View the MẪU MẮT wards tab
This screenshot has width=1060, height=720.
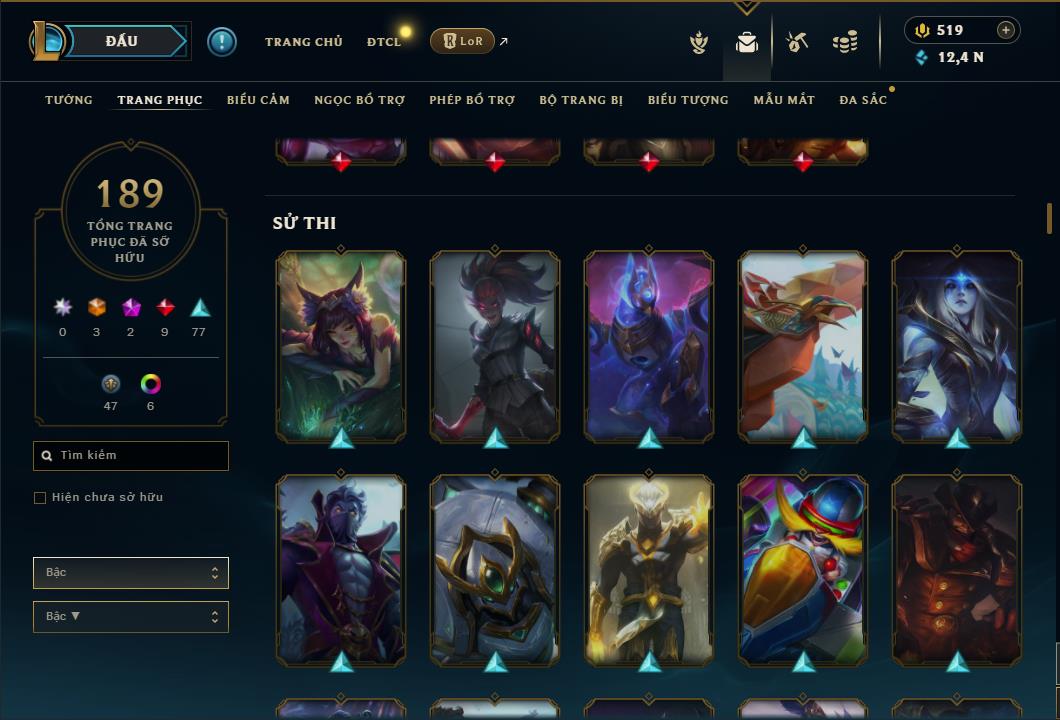coord(784,100)
